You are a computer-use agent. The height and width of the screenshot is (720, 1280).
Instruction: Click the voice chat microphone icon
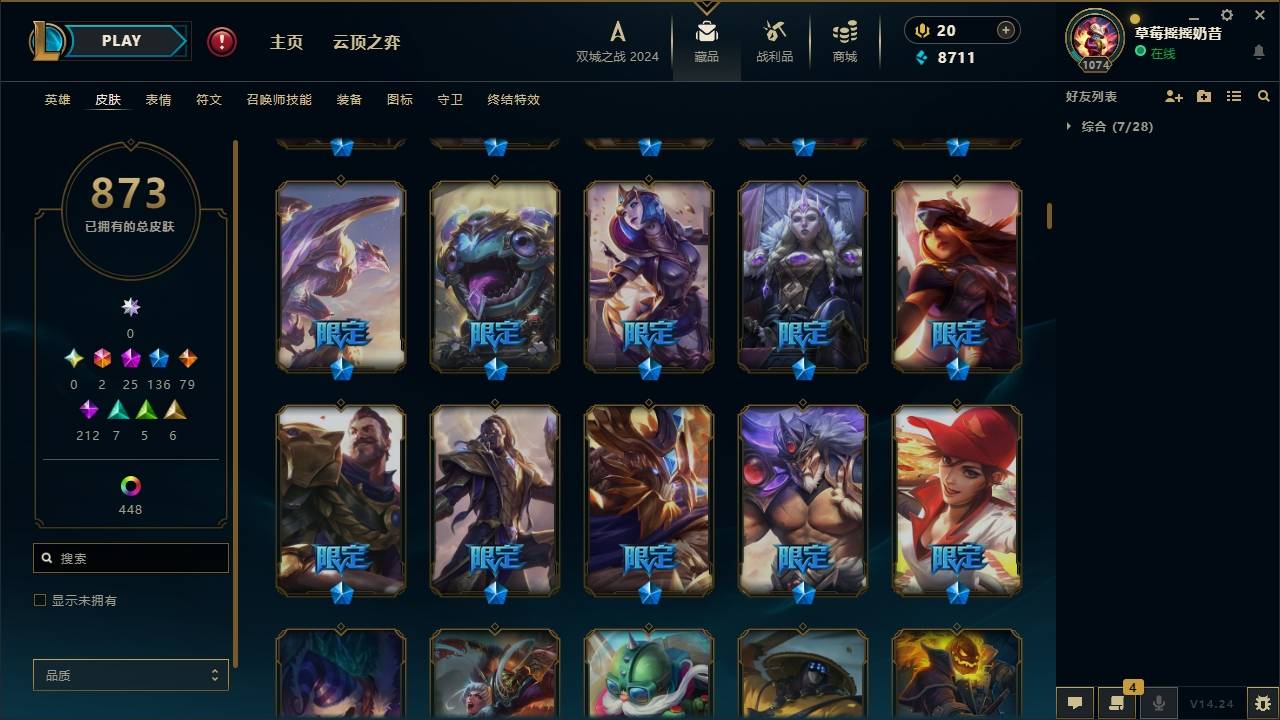[x=1160, y=703]
